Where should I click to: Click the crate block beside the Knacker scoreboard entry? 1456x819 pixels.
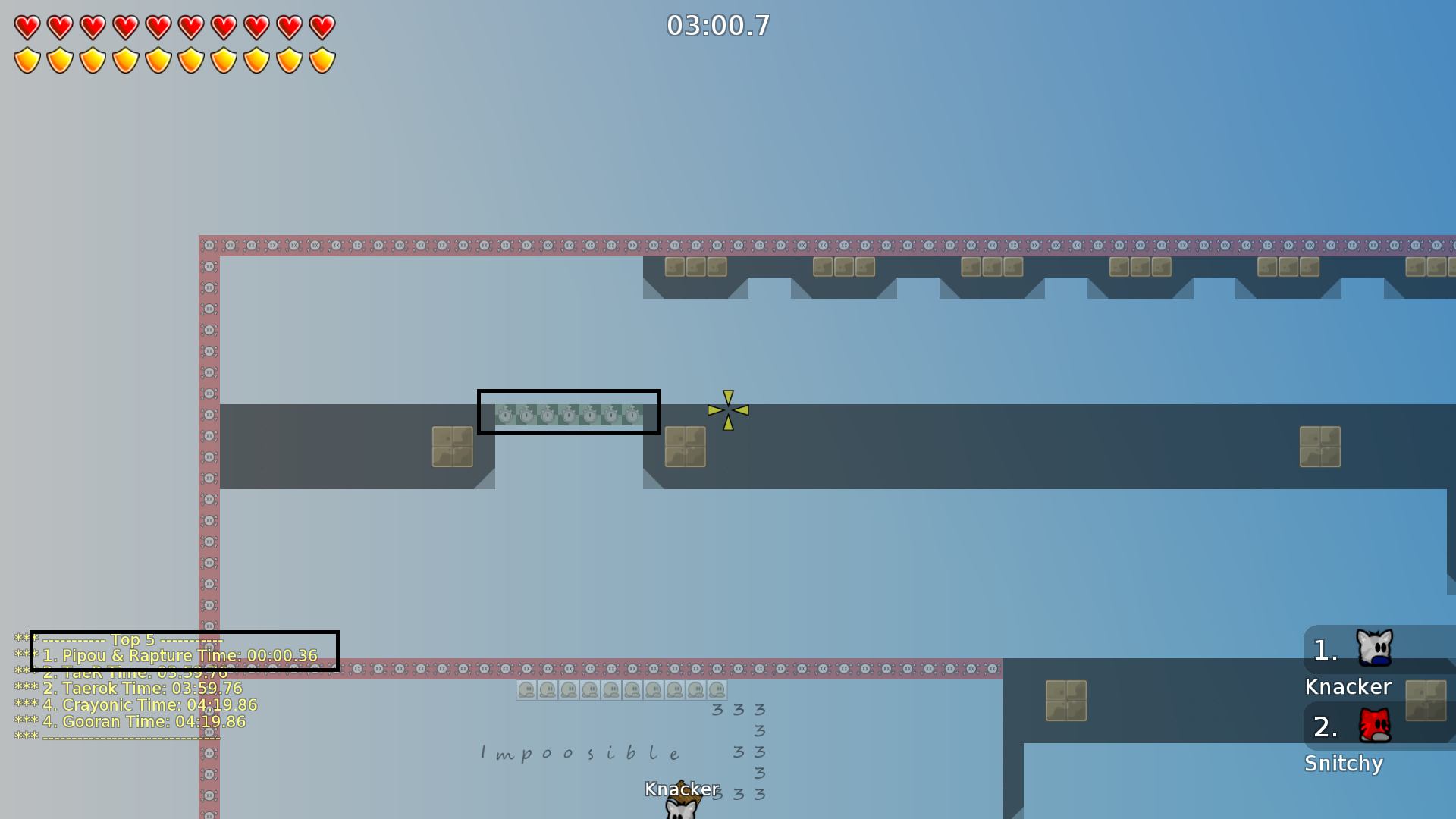click(1426, 701)
